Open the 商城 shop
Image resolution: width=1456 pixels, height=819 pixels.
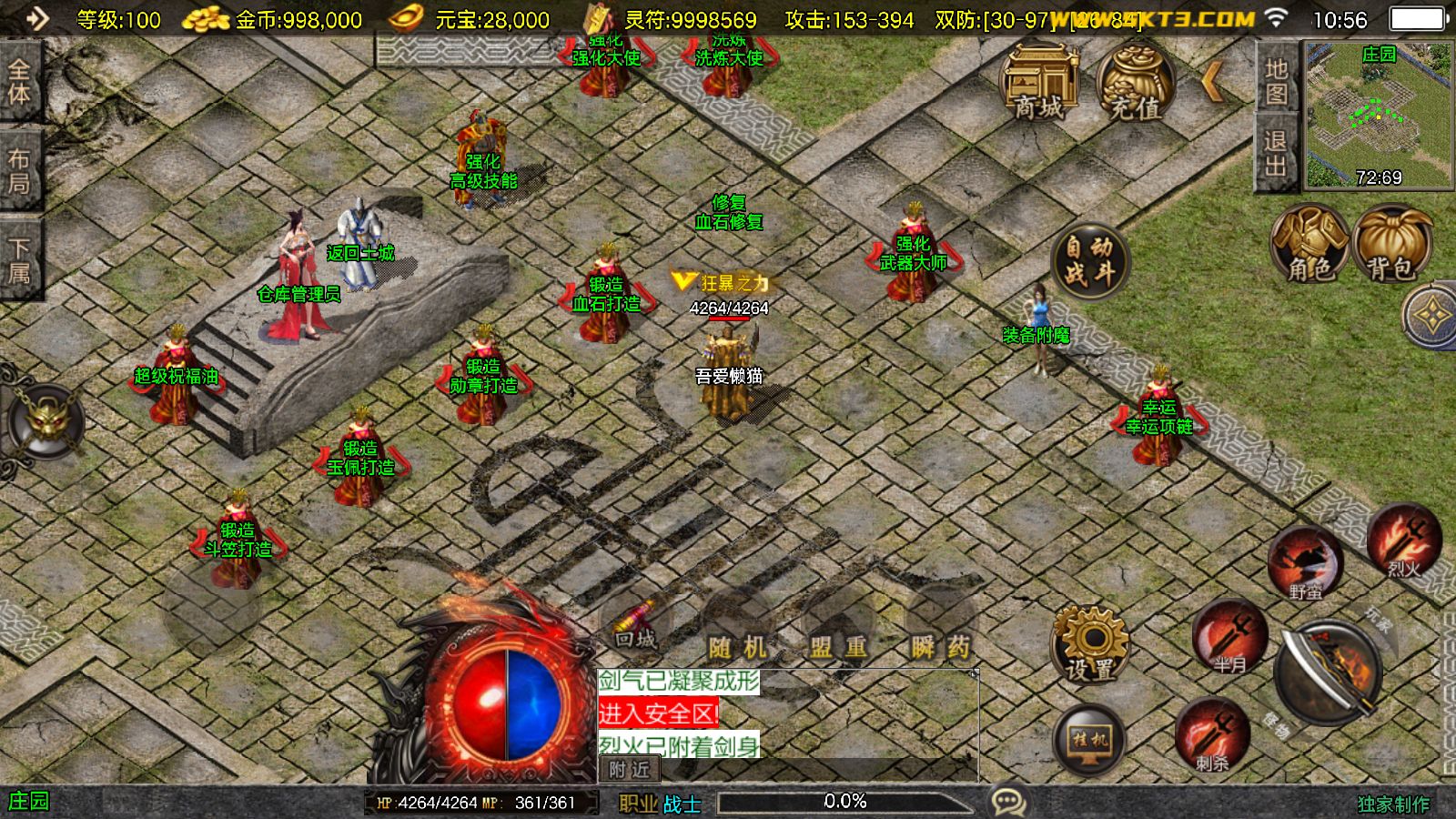tap(1039, 82)
